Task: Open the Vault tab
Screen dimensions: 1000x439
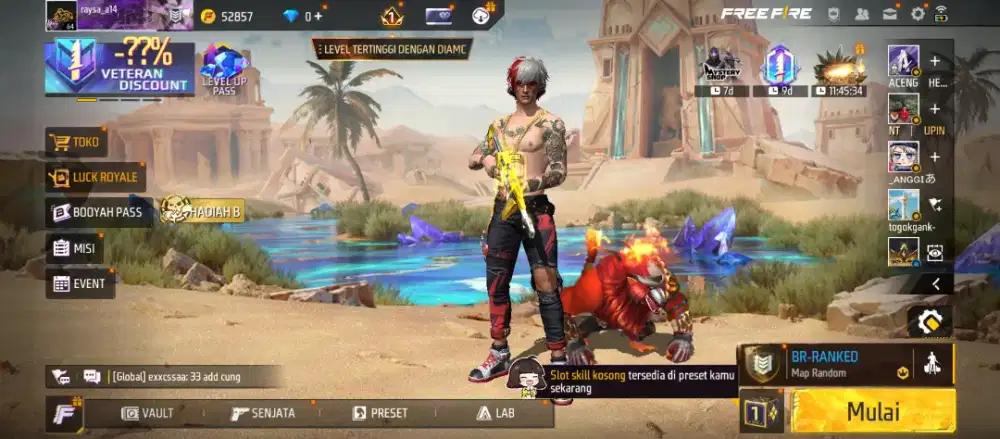Action: tap(148, 413)
